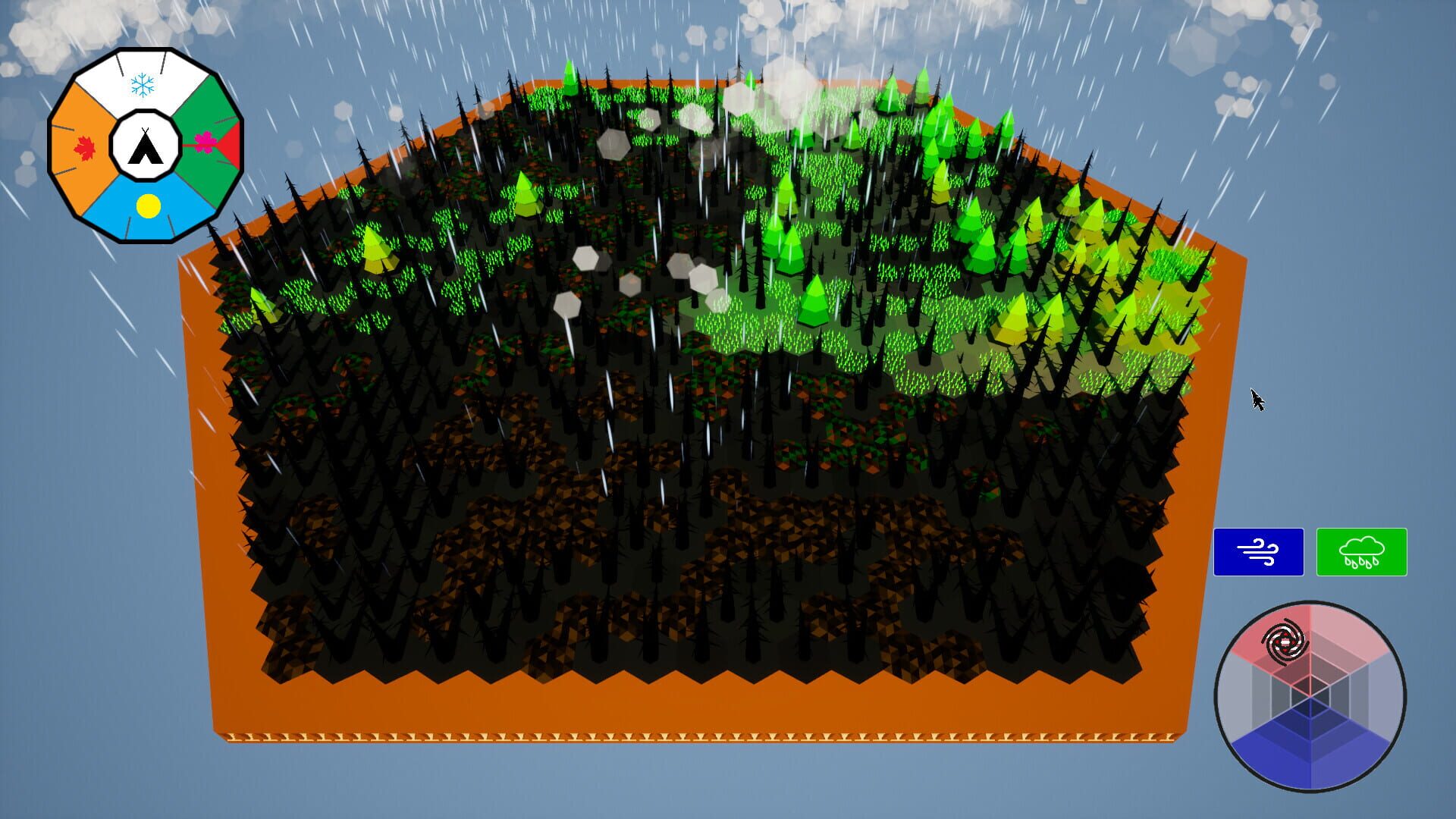1456x819 pixels.
Task: Select the summer sun segment on the wheel
Action: [x=148, y=204]
